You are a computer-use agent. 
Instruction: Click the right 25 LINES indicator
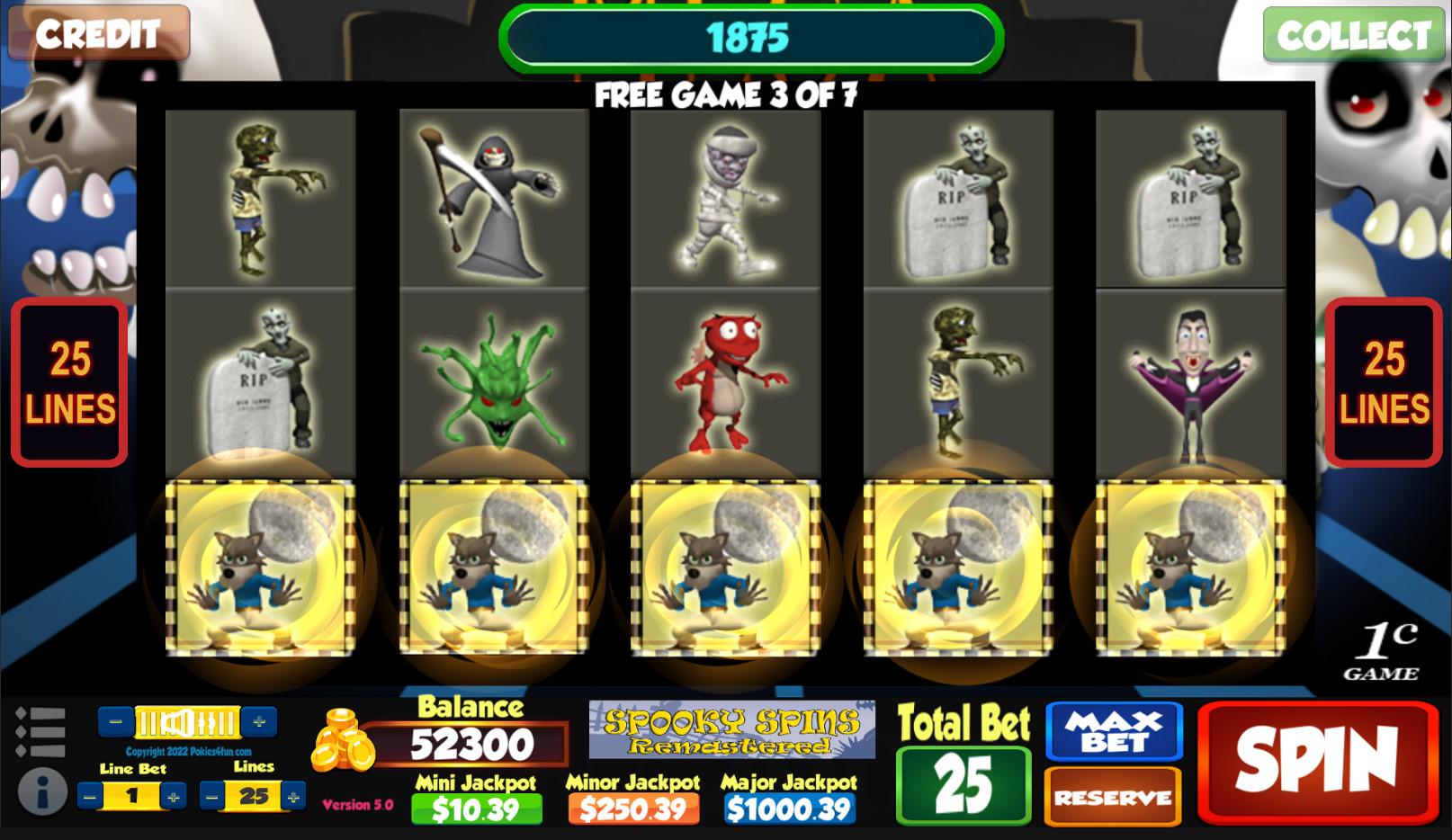coord(1383,382)
